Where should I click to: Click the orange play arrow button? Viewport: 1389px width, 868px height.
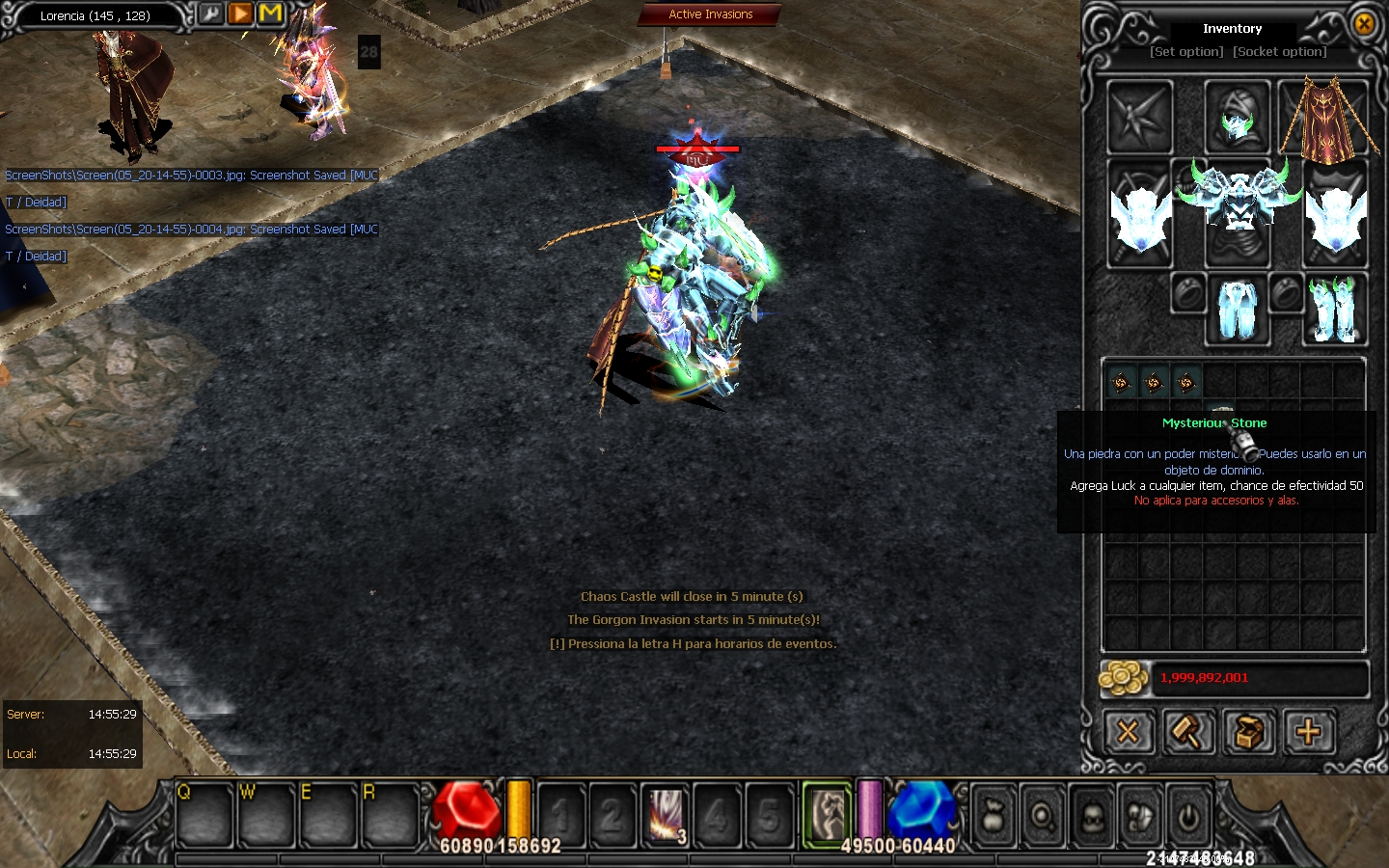[240, 14]
